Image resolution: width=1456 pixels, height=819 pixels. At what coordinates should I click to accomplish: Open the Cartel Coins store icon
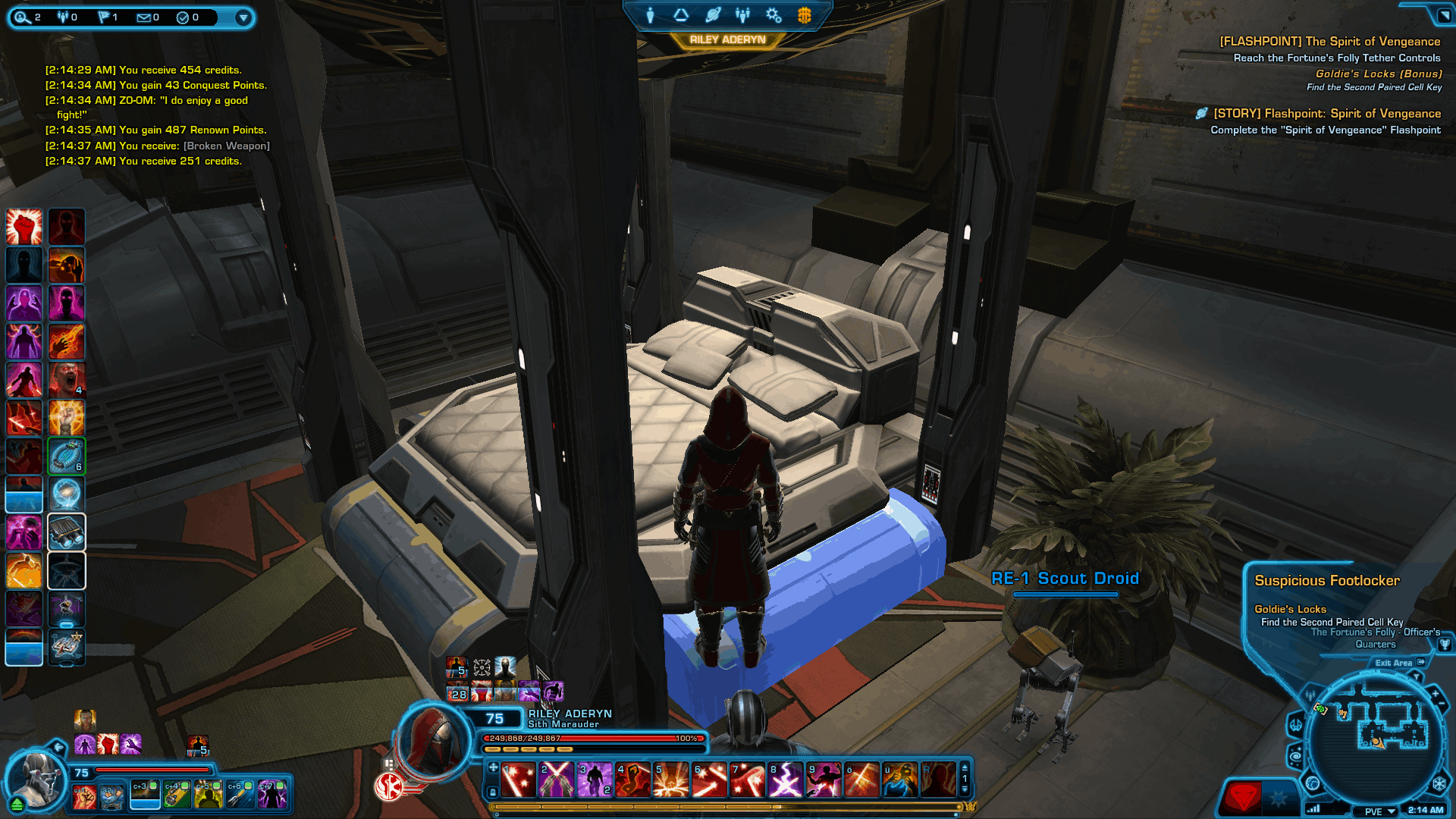805,14
